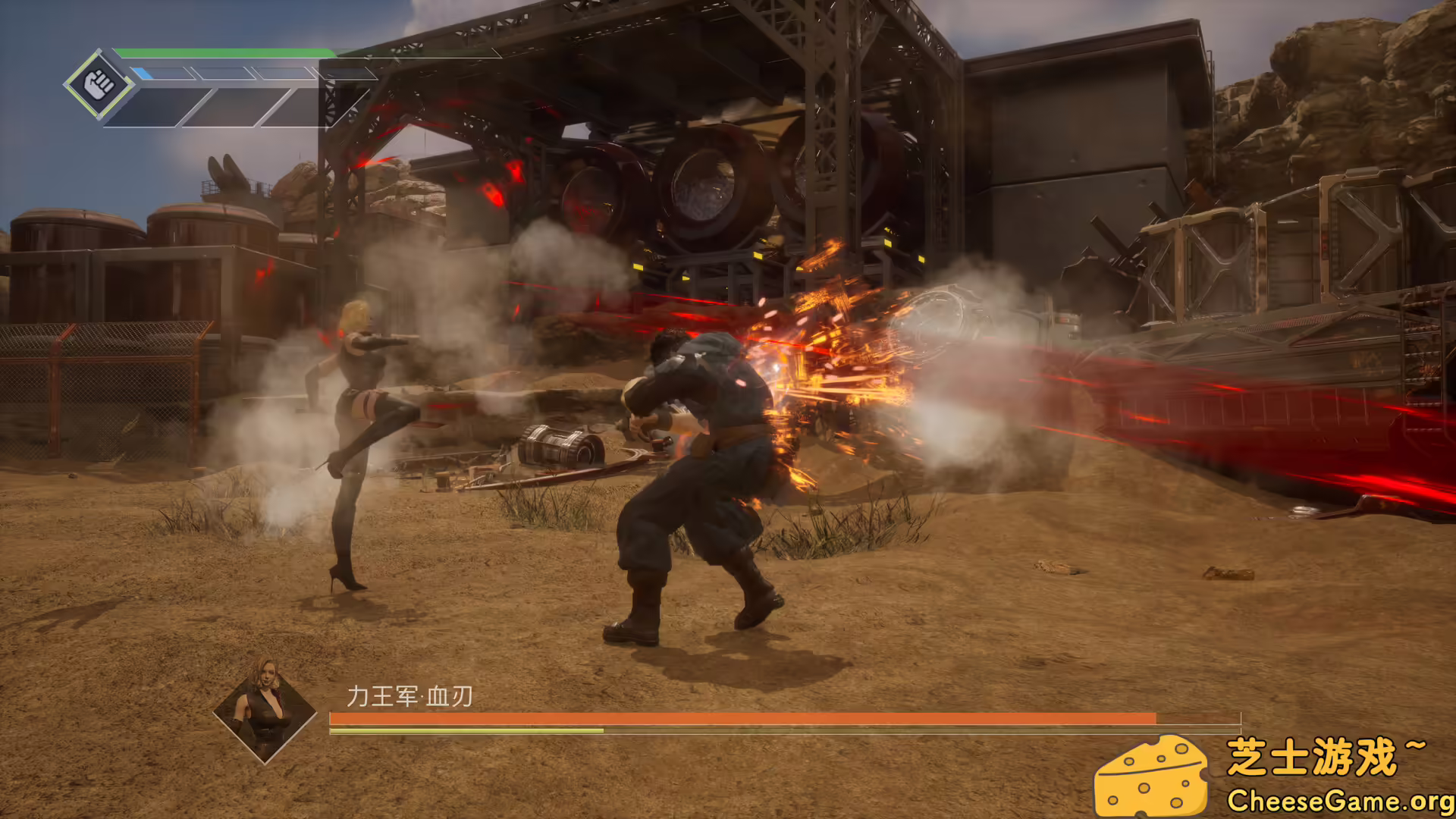Click the fist stance icon
The height and width of the screenshot is (819, 1456).
99,84
